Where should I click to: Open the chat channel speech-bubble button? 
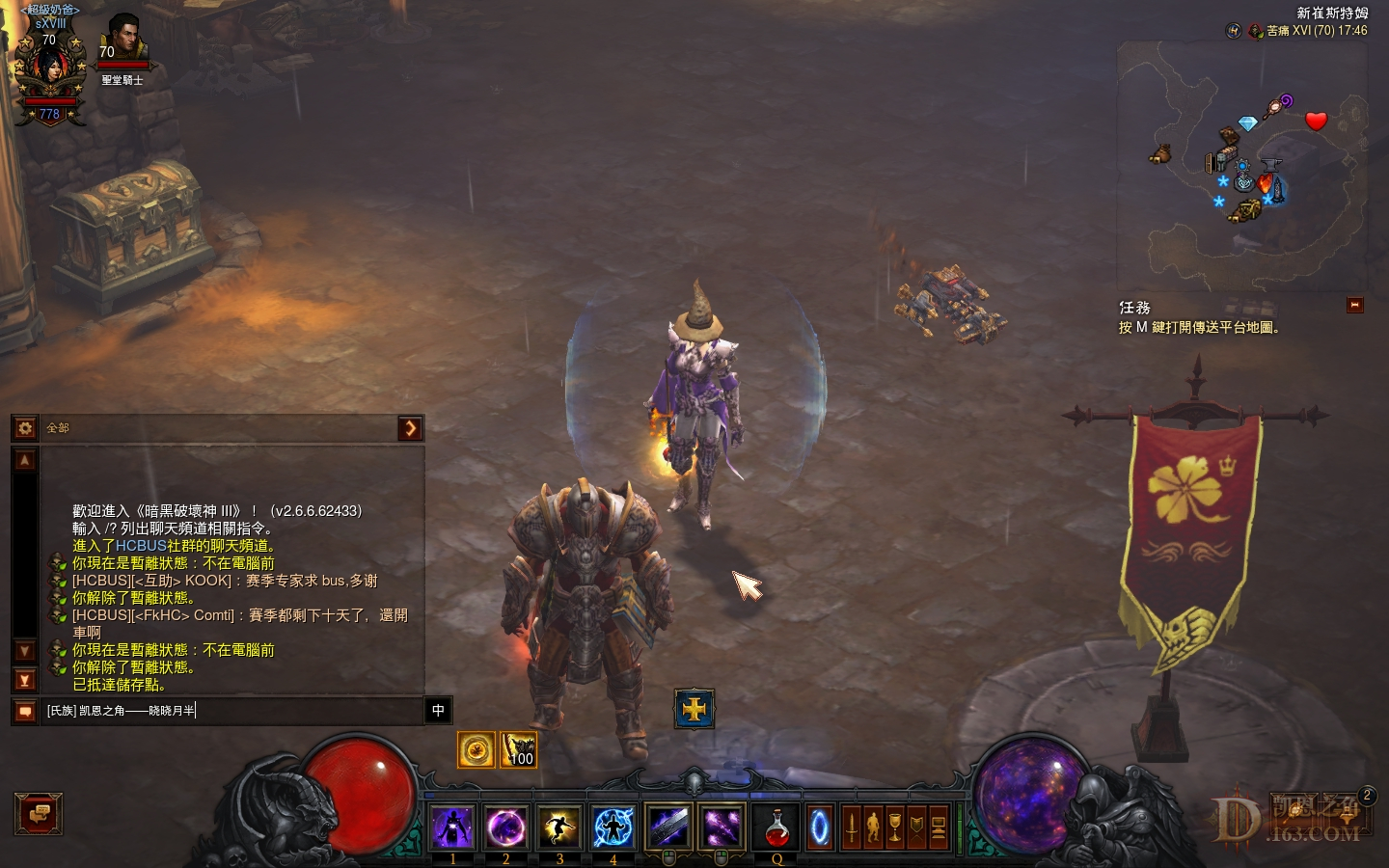[26, 711]
